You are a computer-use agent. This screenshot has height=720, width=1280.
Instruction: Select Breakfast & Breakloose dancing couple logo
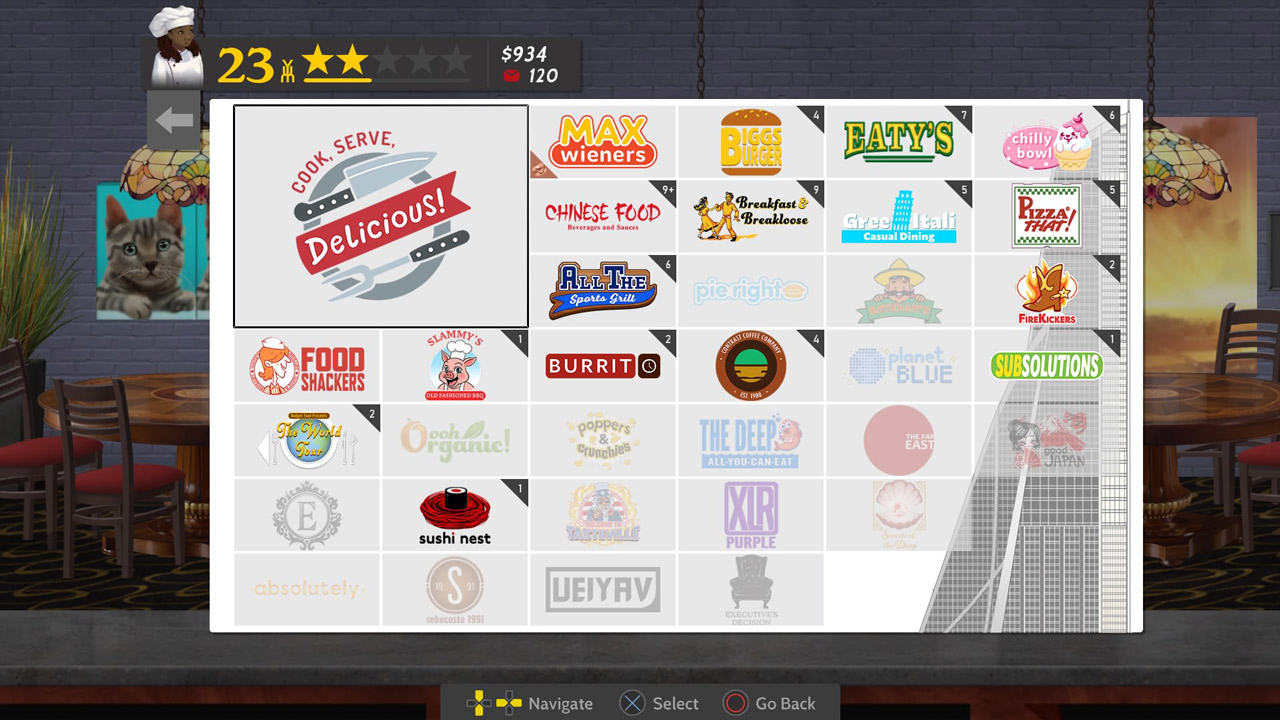pos(750,215)
